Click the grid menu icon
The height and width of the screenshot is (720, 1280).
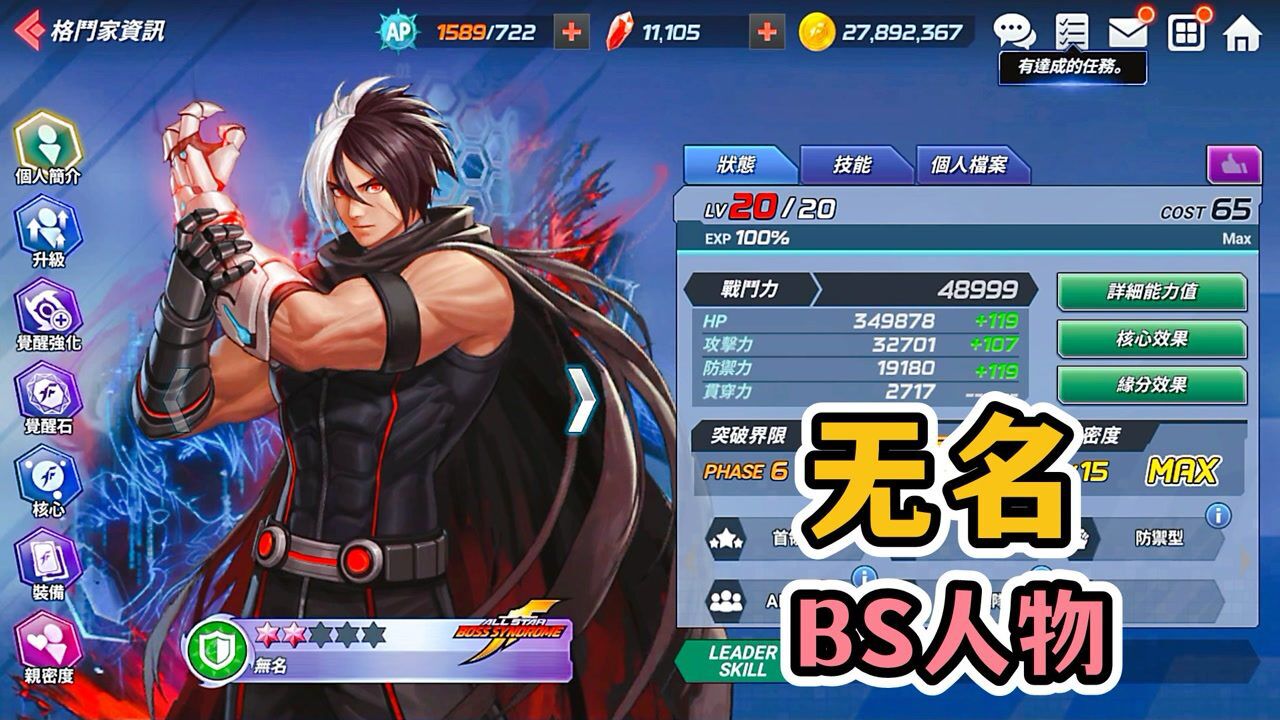1185,30
